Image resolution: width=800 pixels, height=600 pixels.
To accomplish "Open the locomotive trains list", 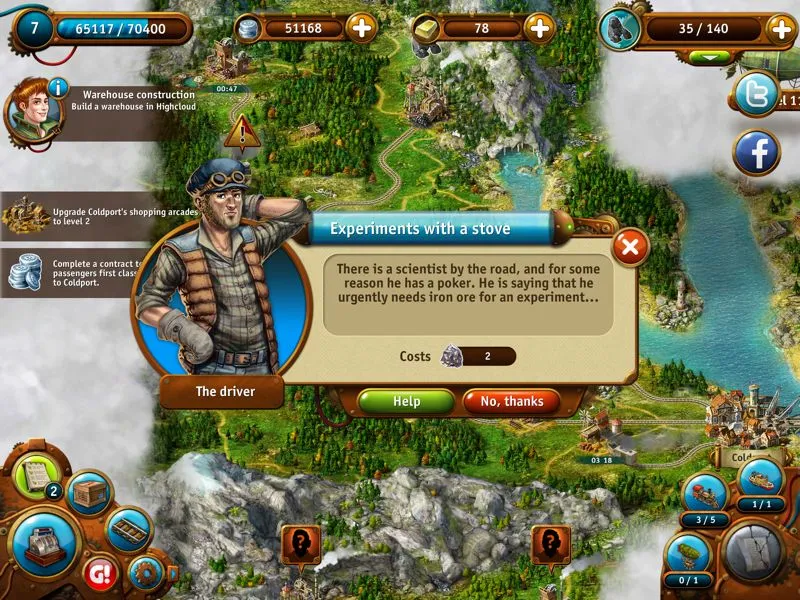I will pyautogui.click(x=705, y=495).
